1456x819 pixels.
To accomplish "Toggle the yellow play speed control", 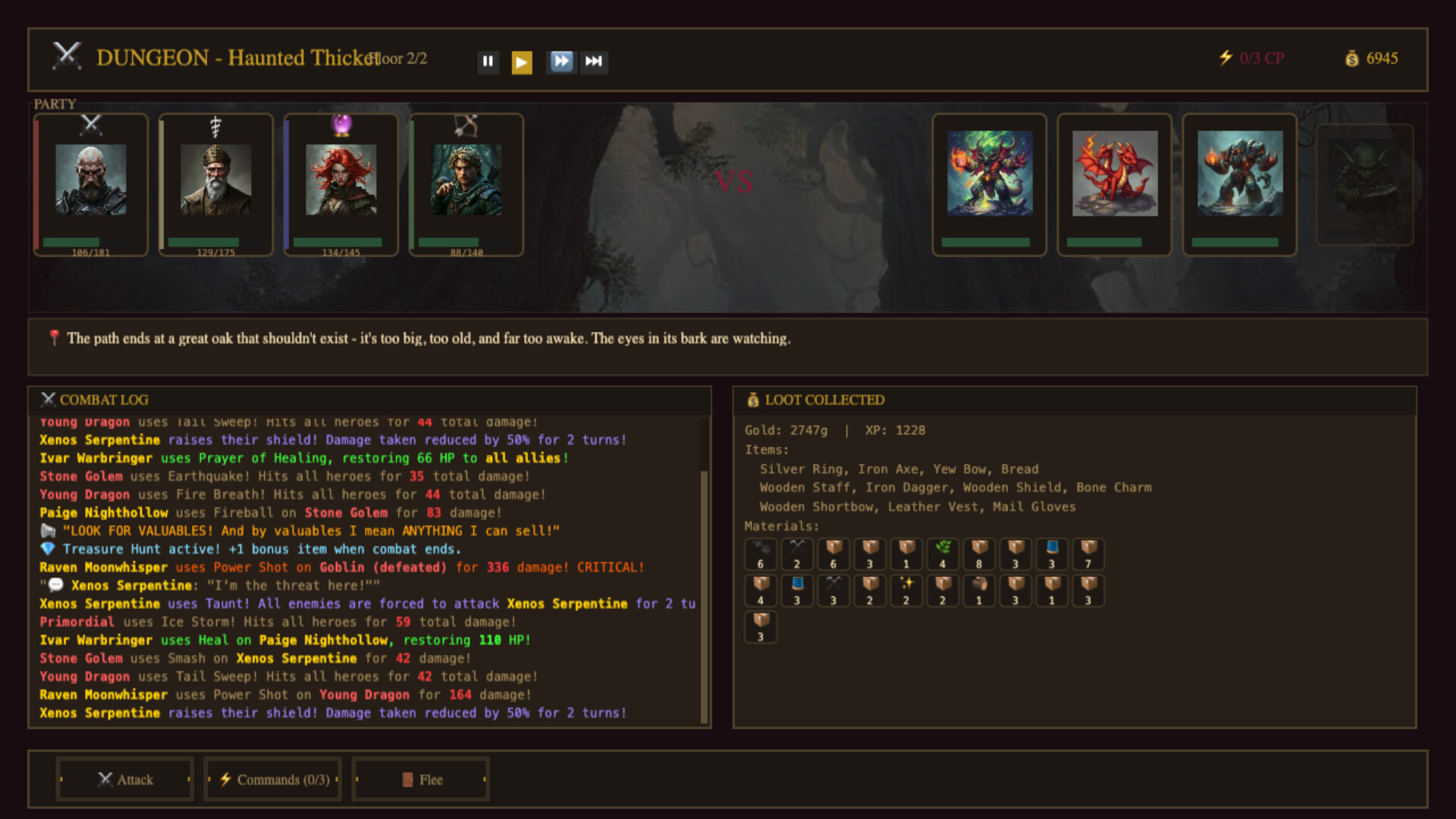I will tap(523, 61).
